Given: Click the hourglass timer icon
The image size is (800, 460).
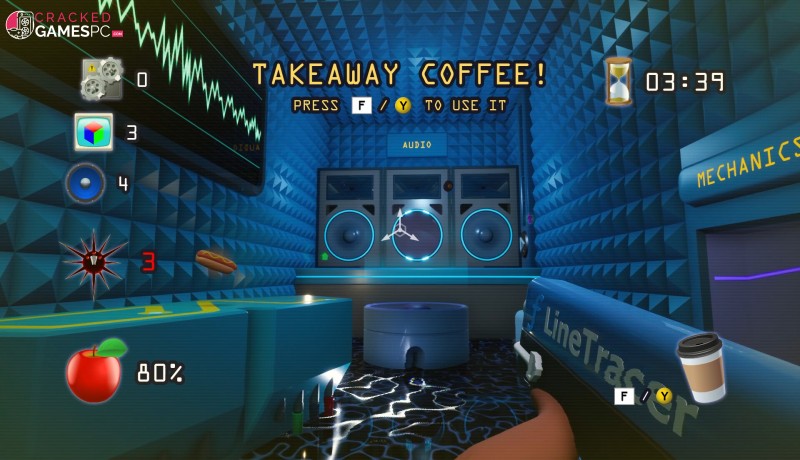Looking at the screenshot, I should click(x=618, y=81).
